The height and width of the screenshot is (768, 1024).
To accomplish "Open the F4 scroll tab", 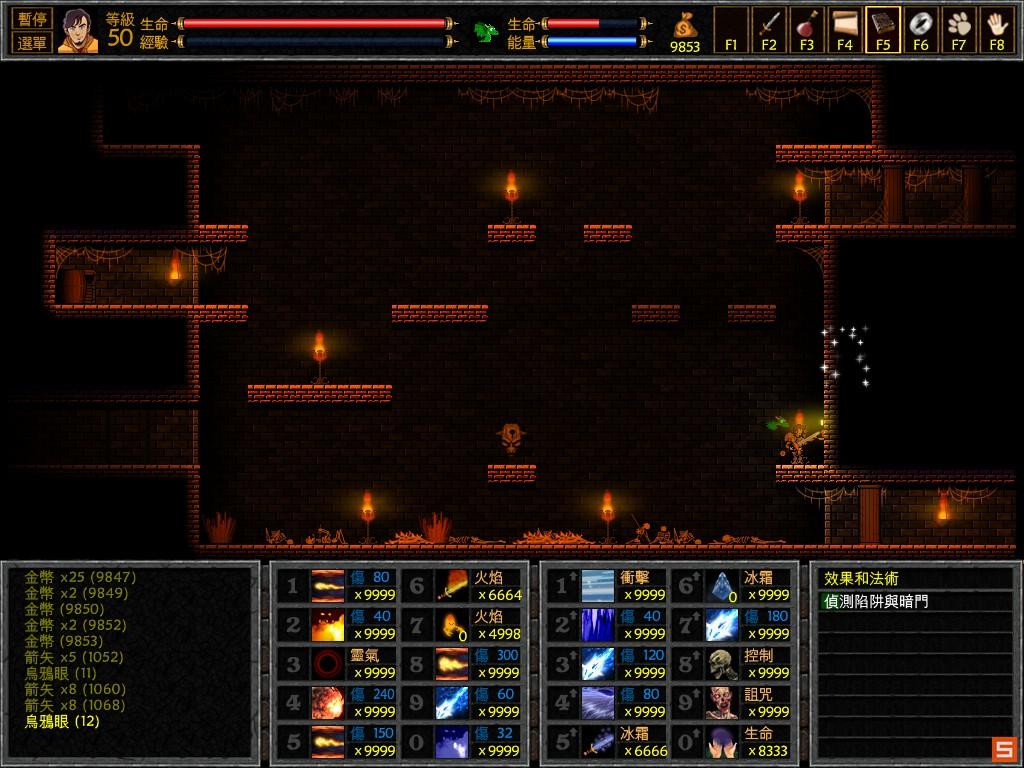I will point(845,29).
